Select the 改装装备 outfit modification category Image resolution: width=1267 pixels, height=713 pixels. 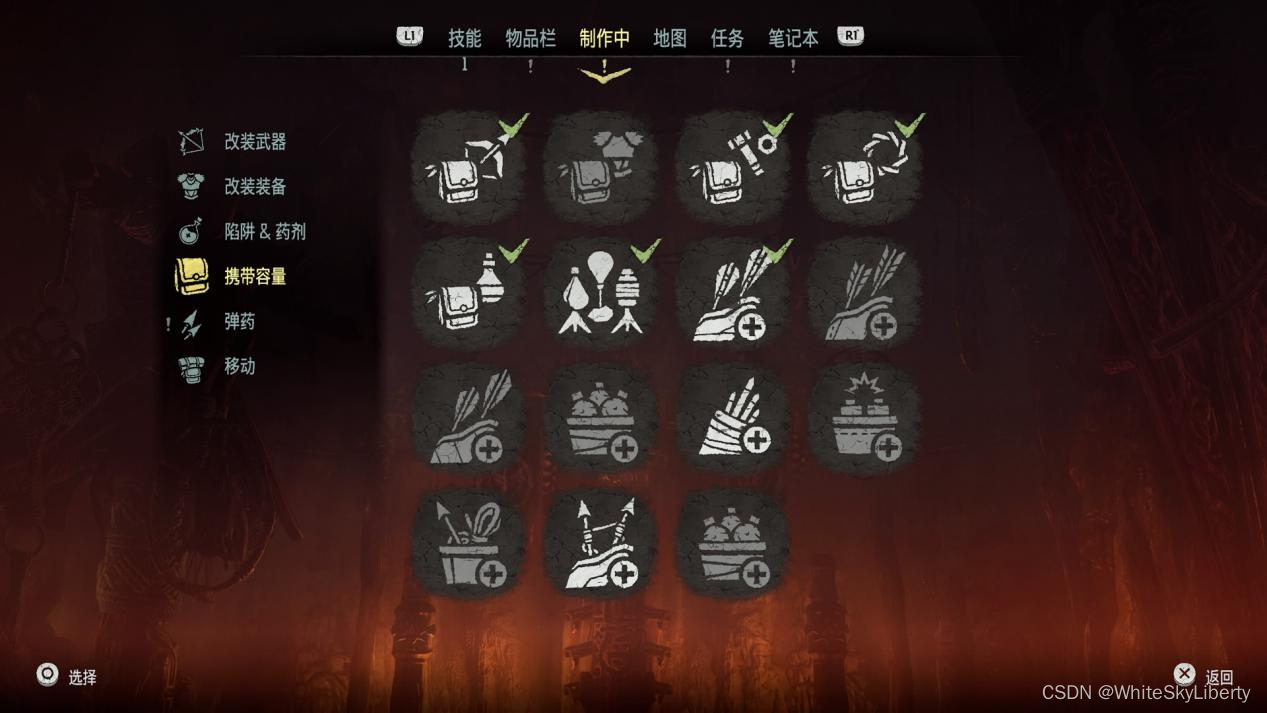point(254,187)
